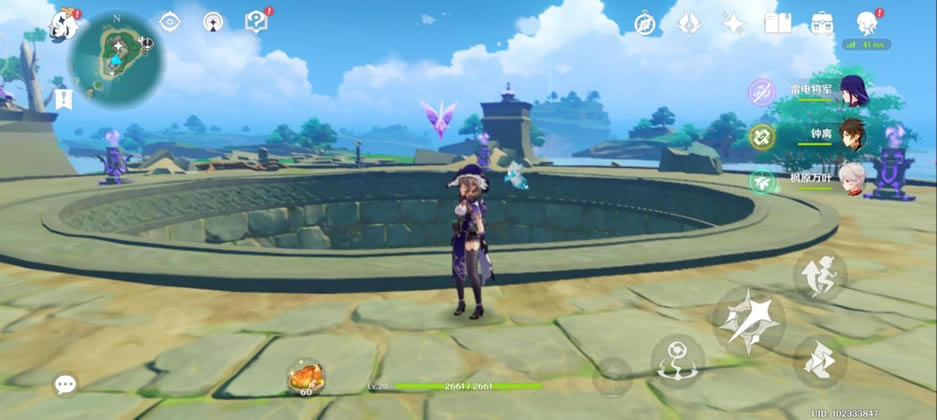Open the chat speech bubble
The image size is (937, 420).
point(66,384)
